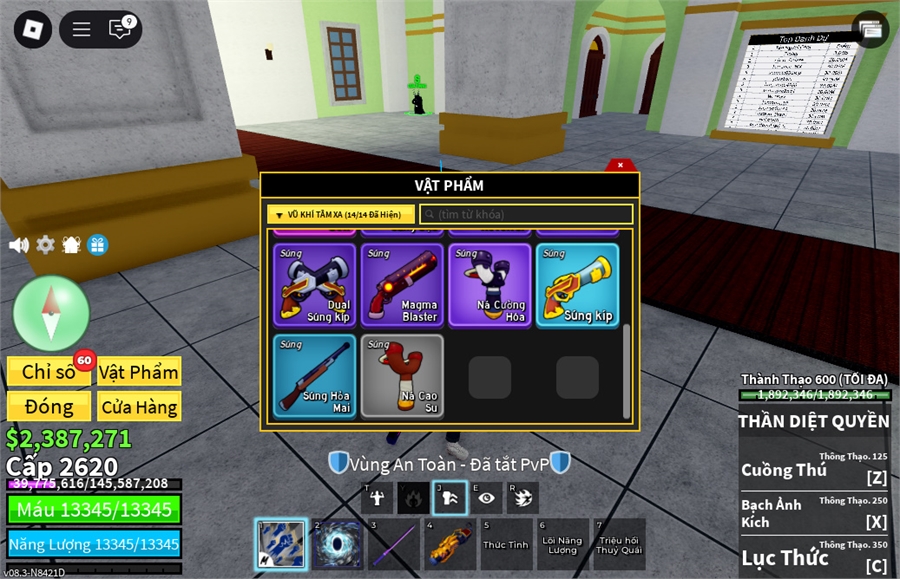Close the Vật Phẩm inventory window
The image size is (900, 579).
[620, 165]
